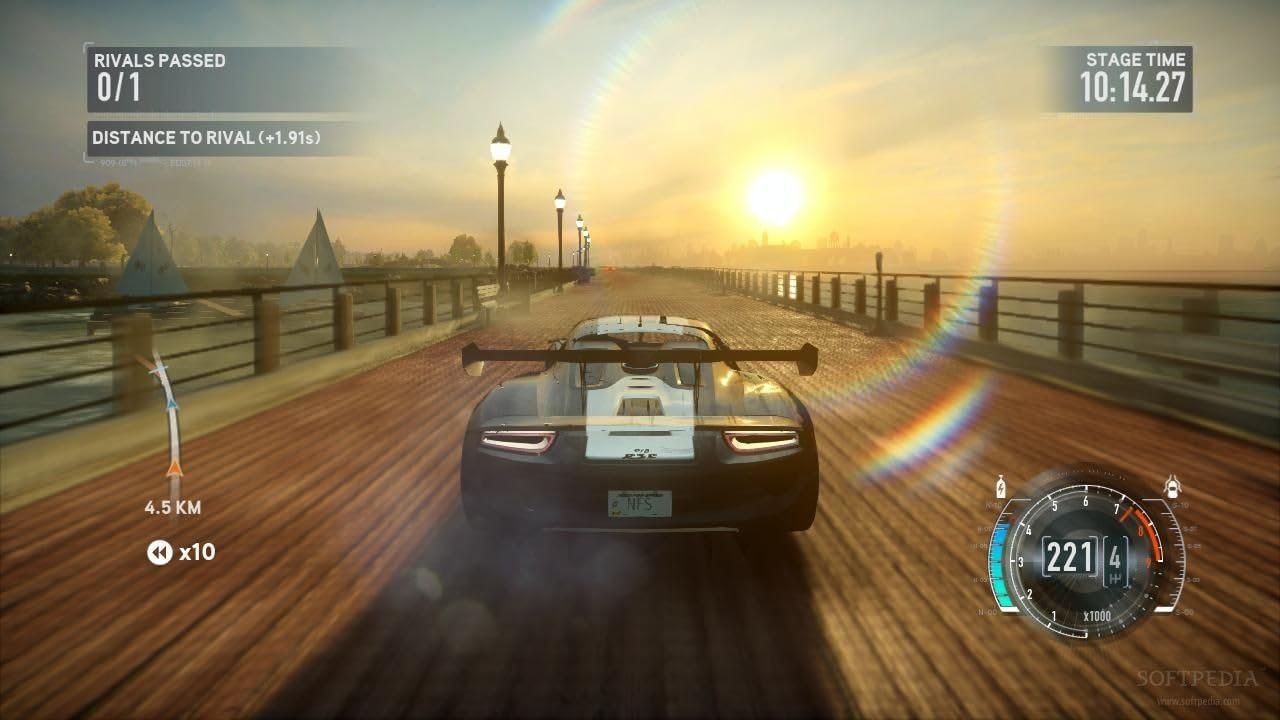This screenshot has height=720, width=1280.
Task: Click the orange player marker on route
Action: click(x=175, y=467)
